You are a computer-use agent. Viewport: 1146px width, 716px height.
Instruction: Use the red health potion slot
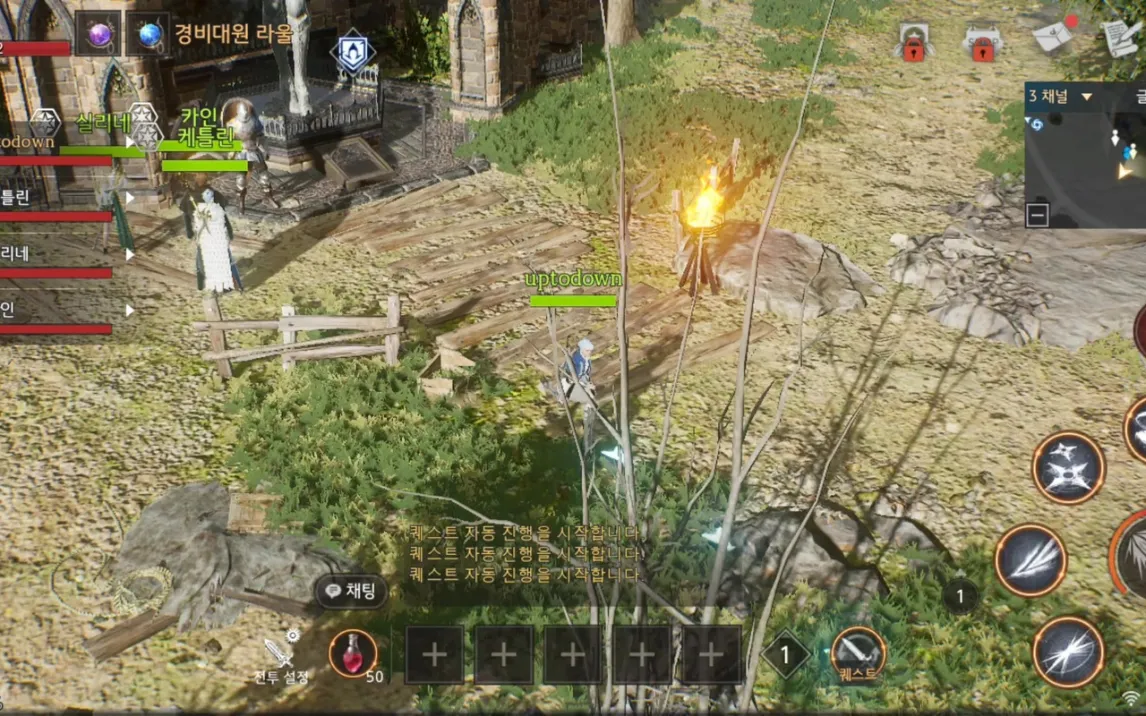click(353, 654)
